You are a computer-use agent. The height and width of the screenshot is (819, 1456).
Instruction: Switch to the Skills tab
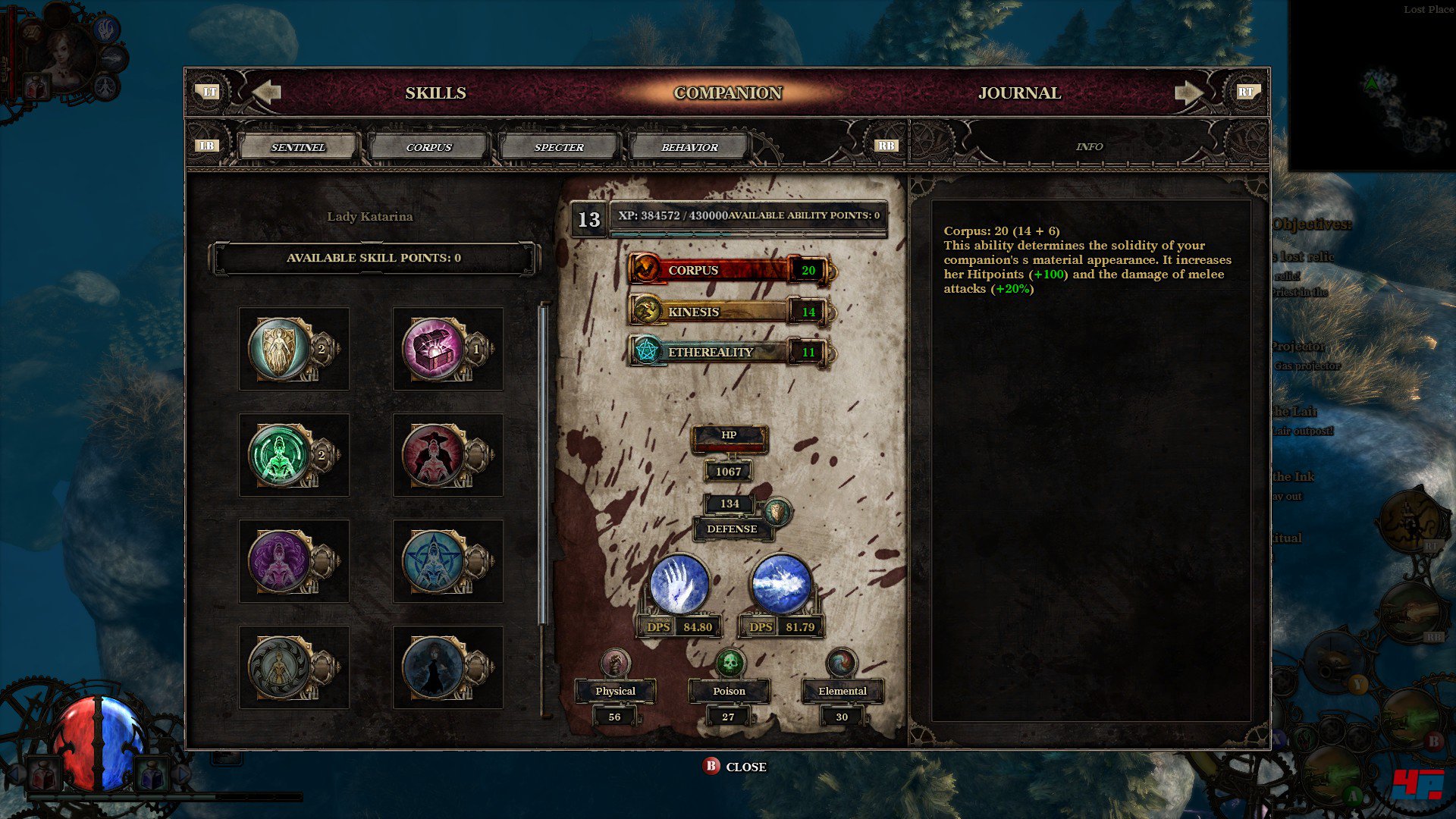(x=435, y=93)
